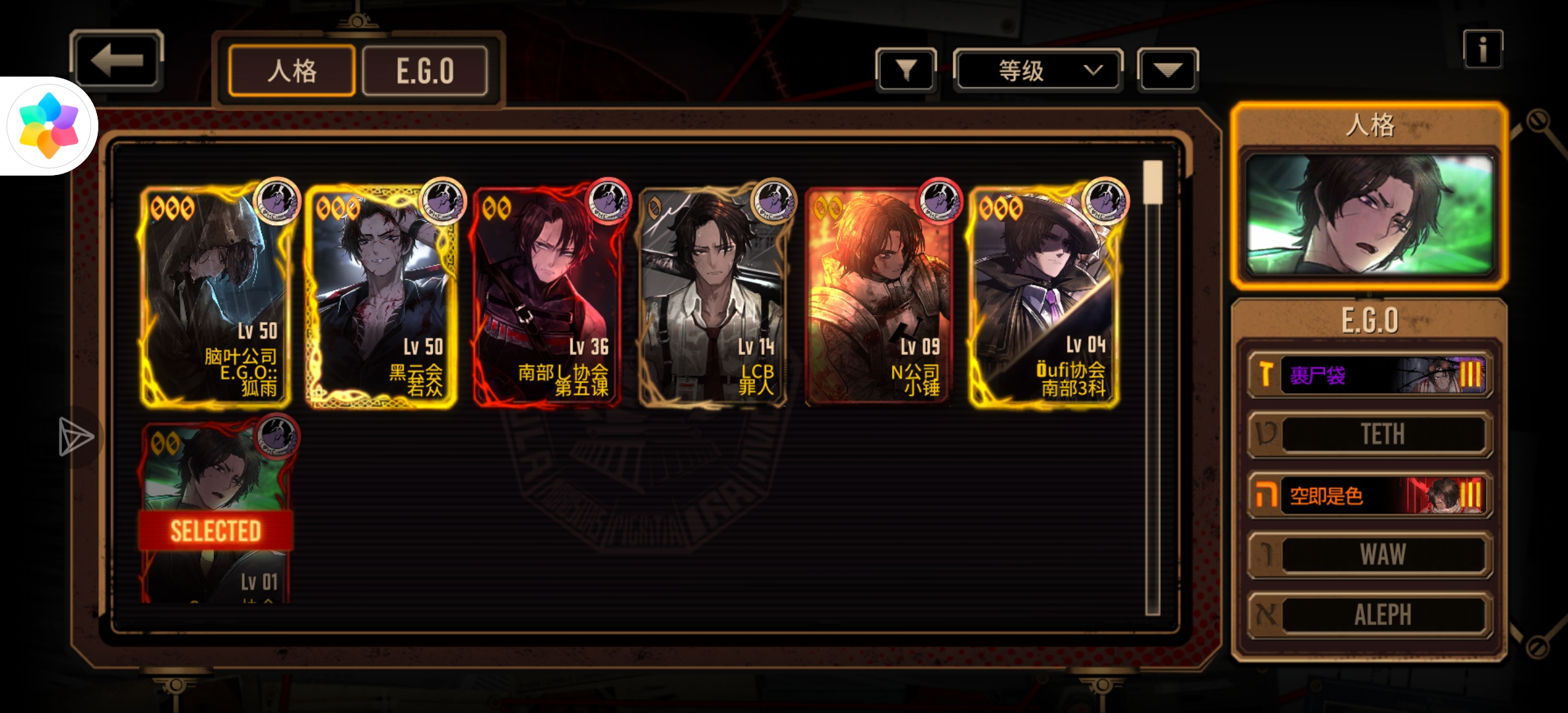Switch to the 人格 tab
Viewport: 1568px width, 713px height.
click(x=292, y=71)
